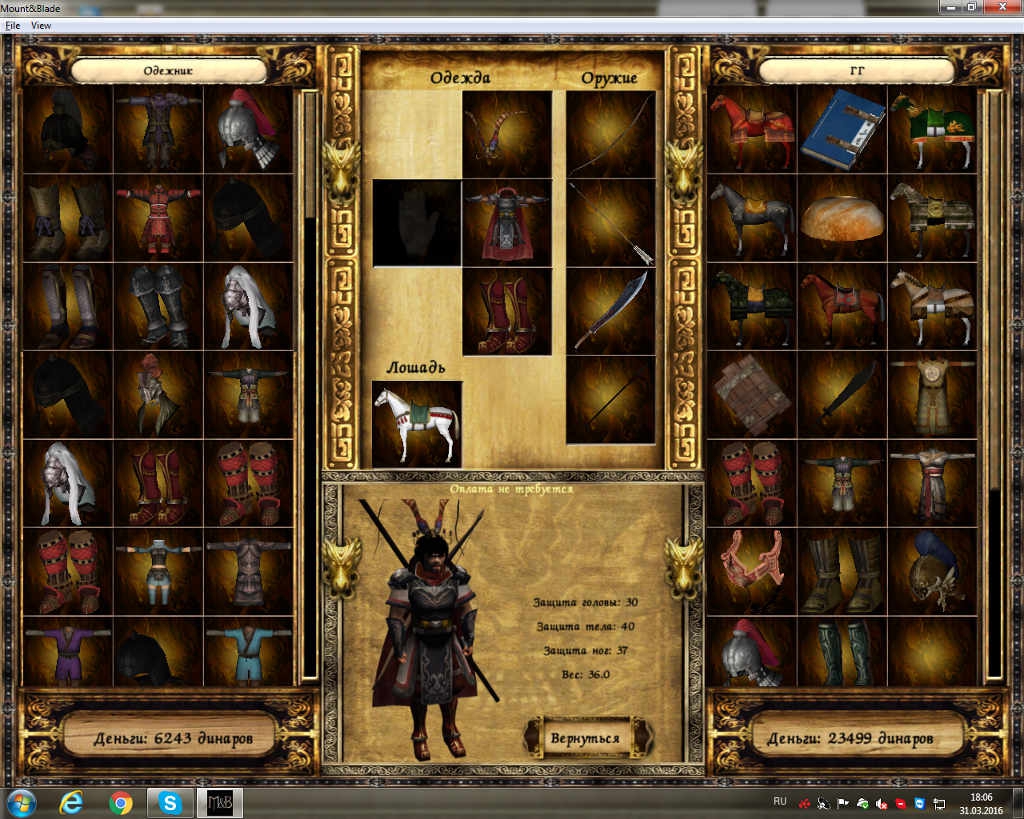Pick the merchant's red robe armor
Image resolution: width=1024 pixels, height=819 pixels.
pos(158,217)
